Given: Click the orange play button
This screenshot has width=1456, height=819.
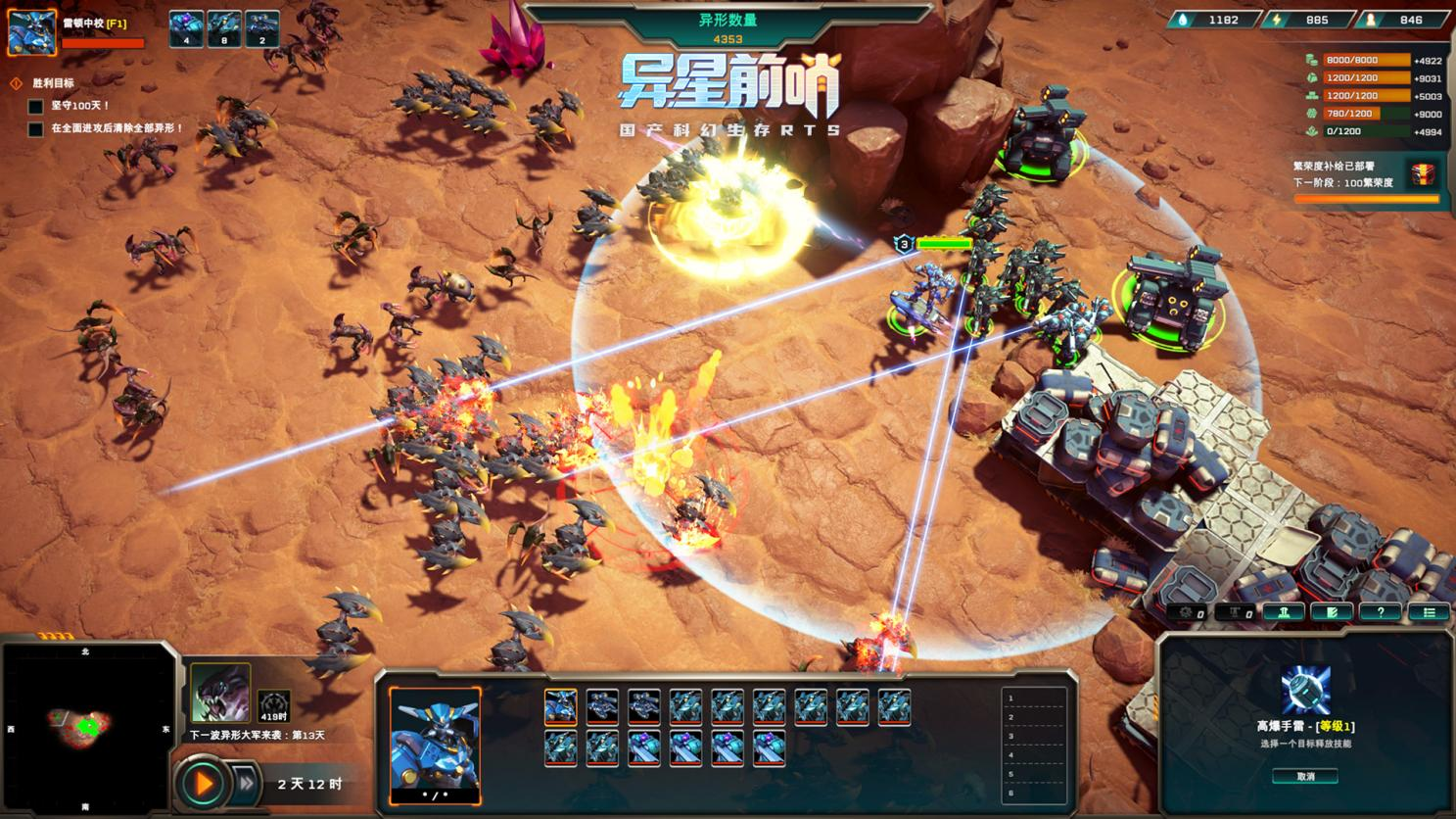Looking at the screenshot, I should click(204, 783).
